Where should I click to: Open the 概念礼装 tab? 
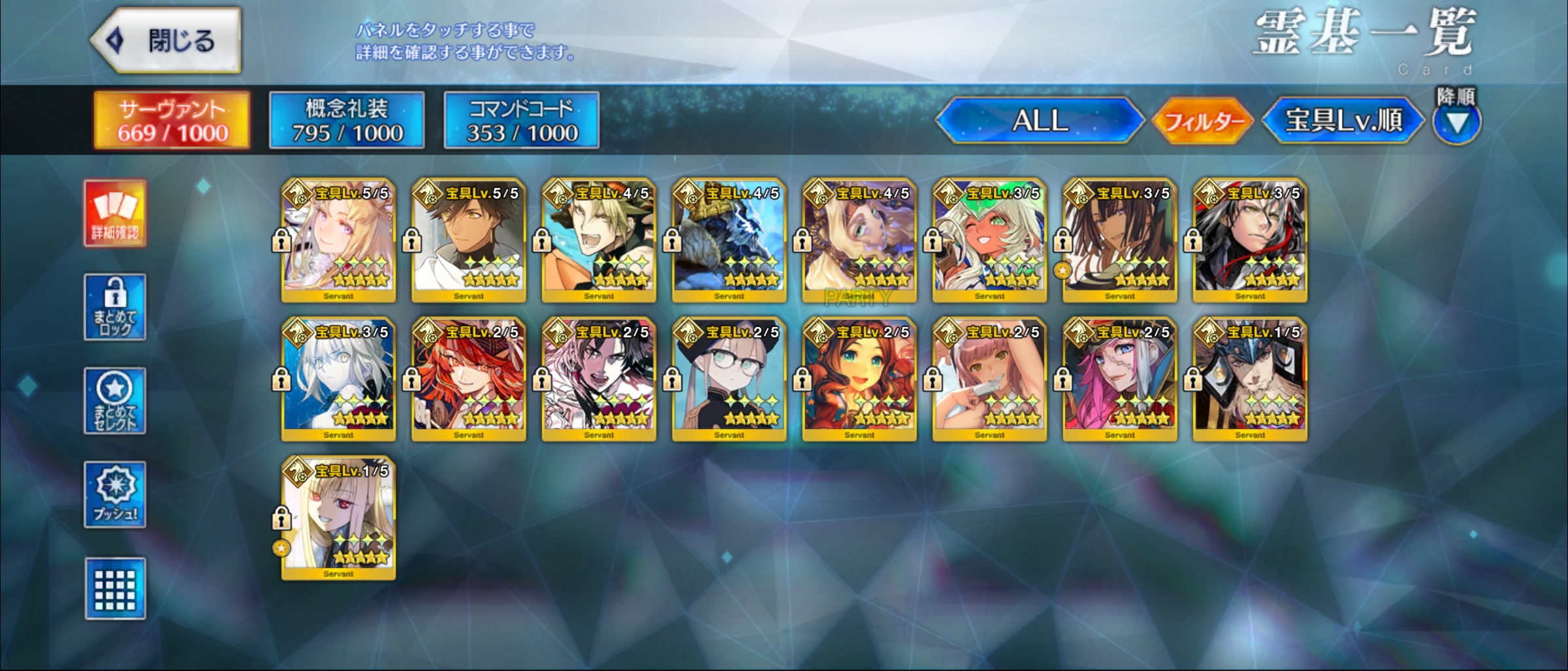click(347, 121)
